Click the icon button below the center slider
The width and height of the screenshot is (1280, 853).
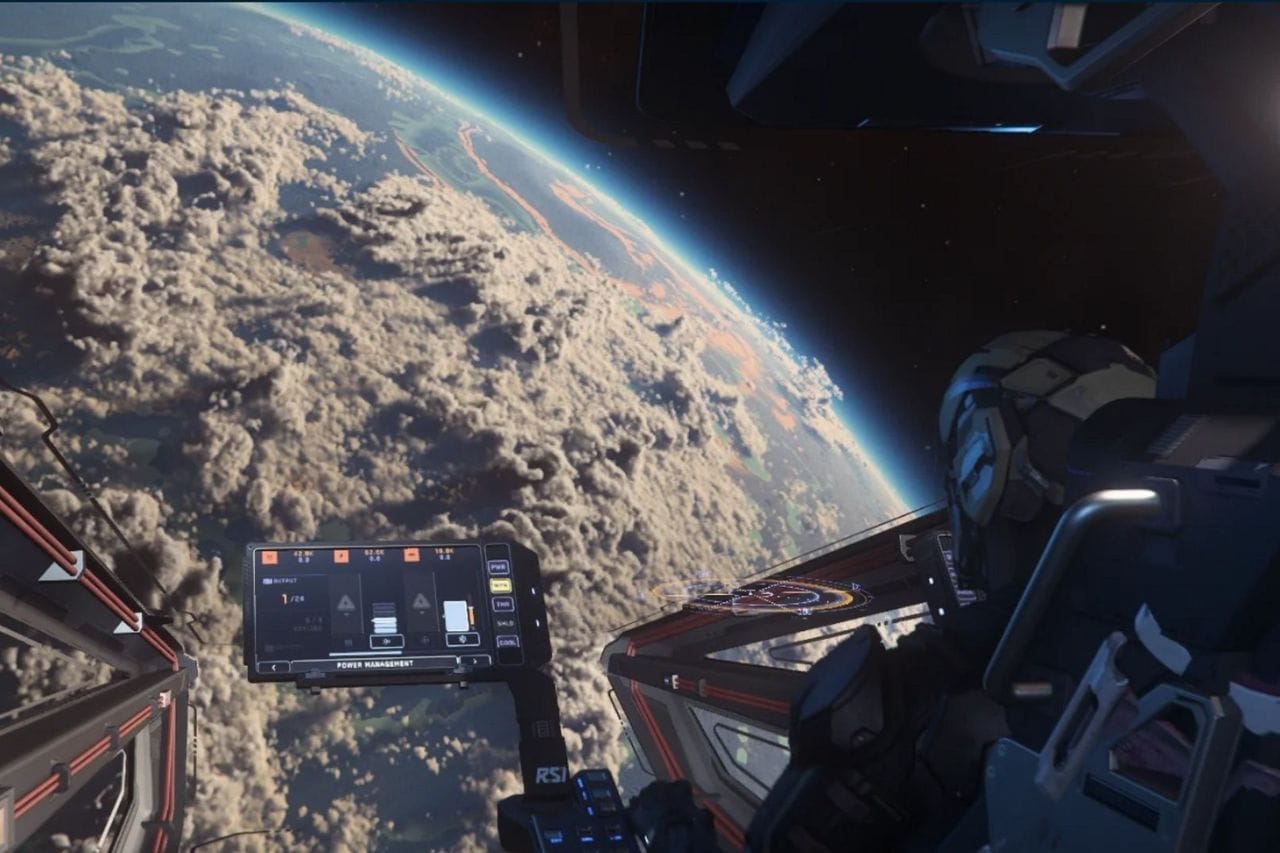point(386,640)
